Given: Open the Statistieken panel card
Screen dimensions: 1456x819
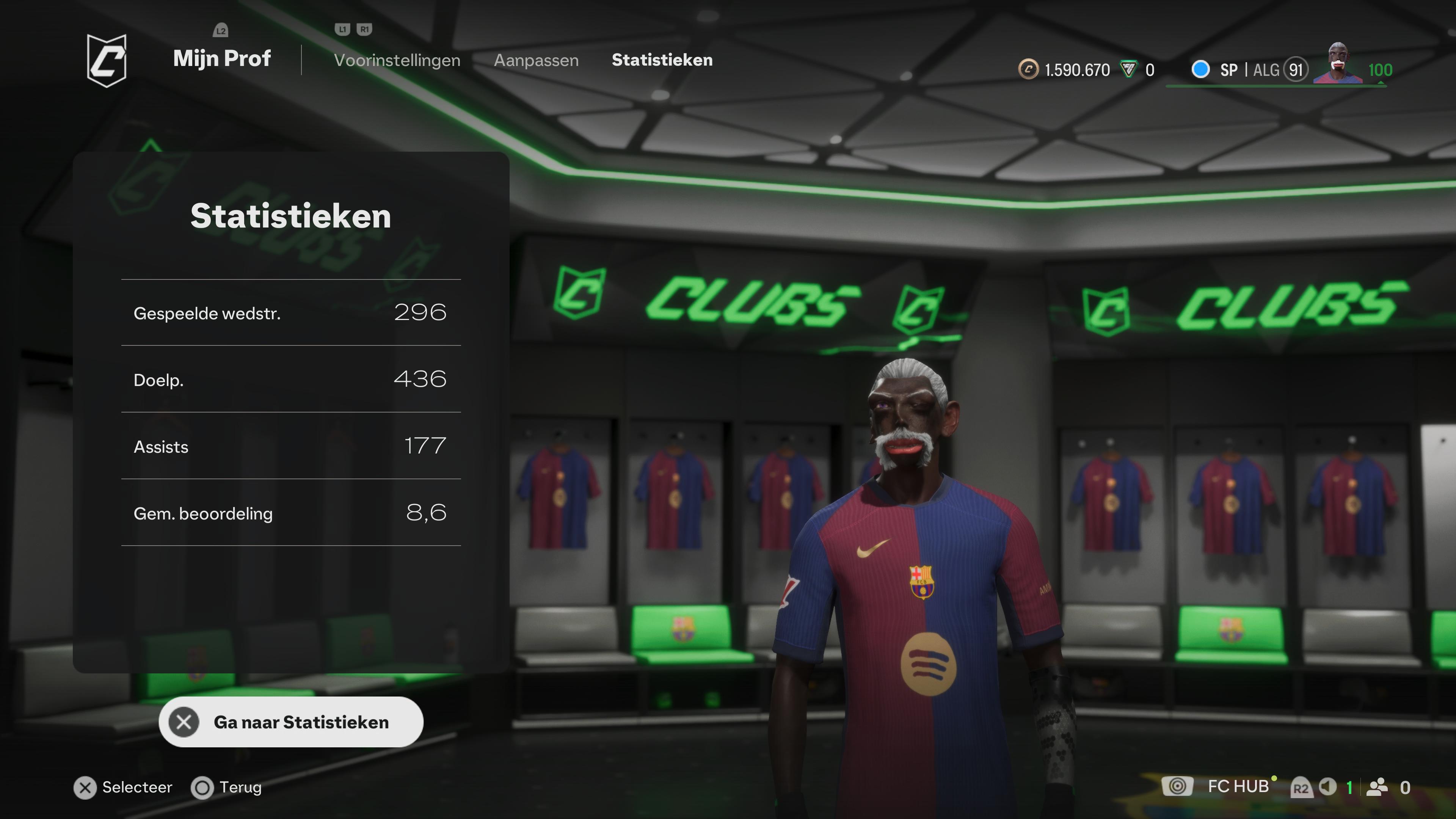Looking at the screenshot, I should 290,411.
